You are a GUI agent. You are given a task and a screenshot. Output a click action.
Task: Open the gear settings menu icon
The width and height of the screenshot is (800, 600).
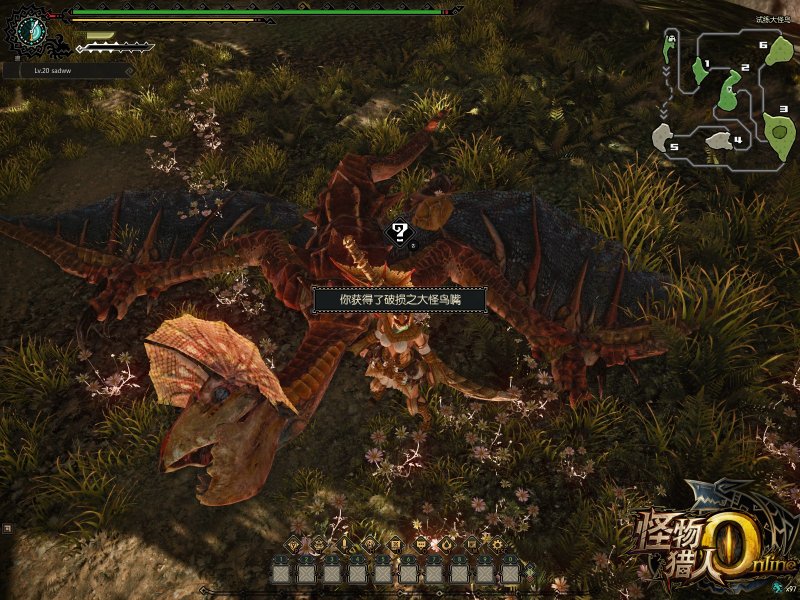tap(499, 545)
